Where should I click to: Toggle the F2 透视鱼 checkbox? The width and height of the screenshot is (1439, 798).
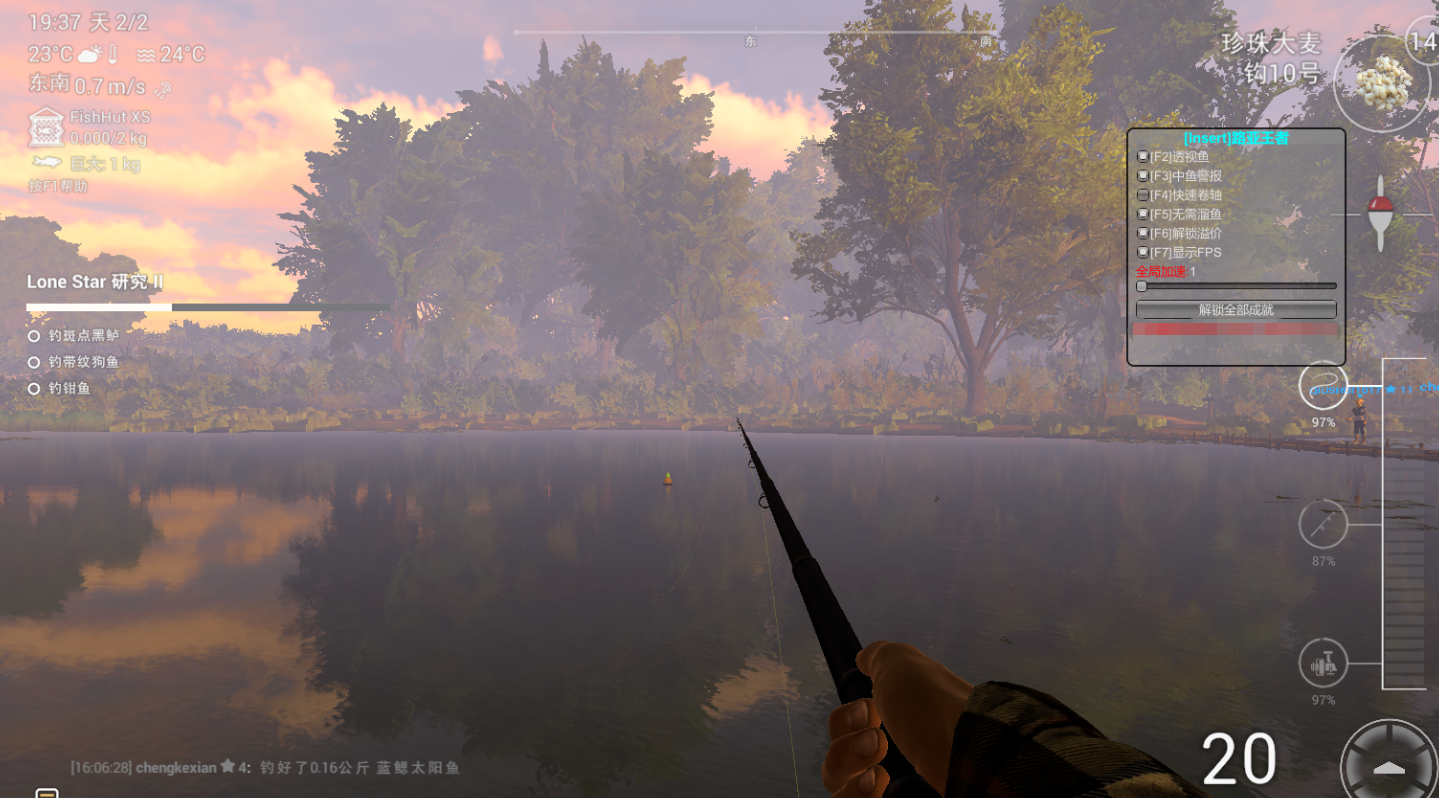(x=1143, y=157)
